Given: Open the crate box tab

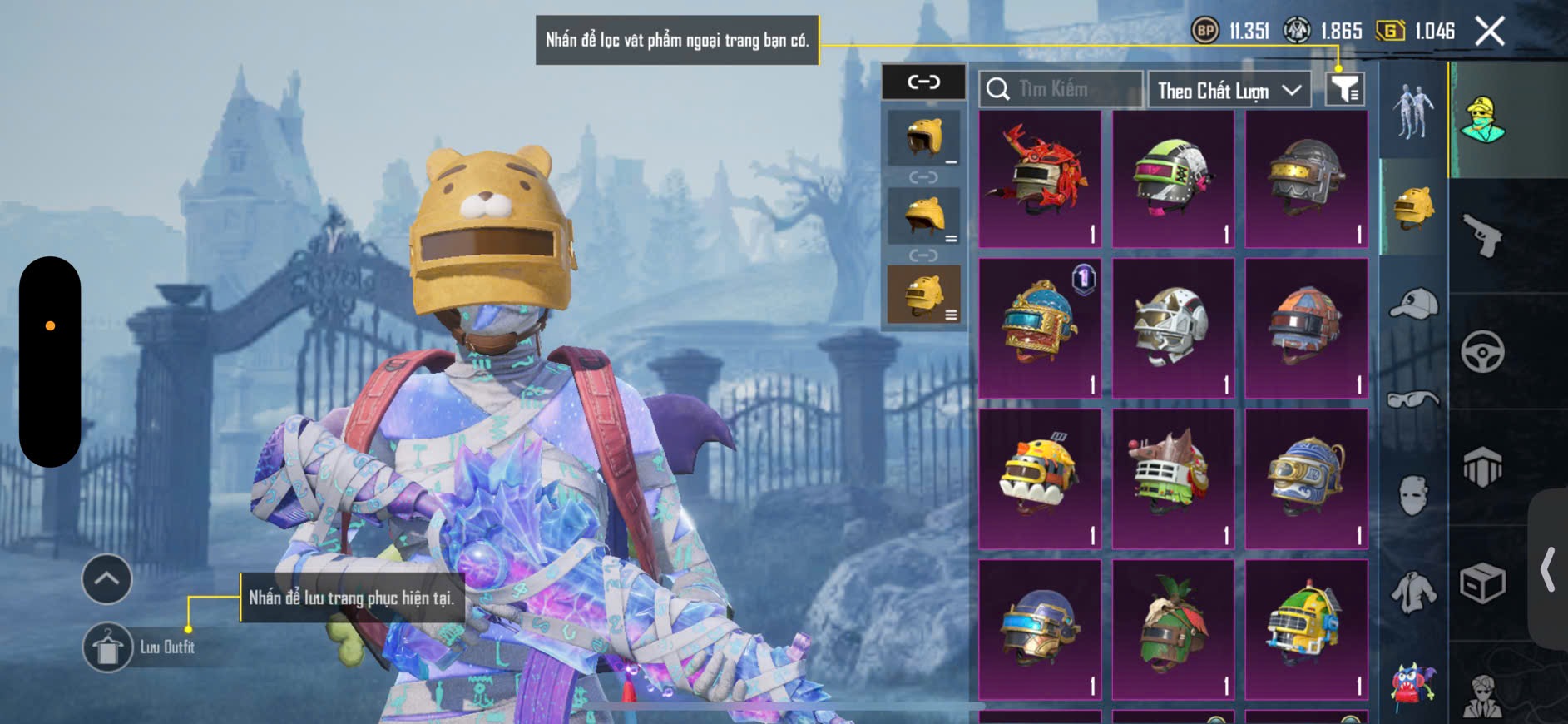Looking at the screenshot, I should (x=1483, y=583).
